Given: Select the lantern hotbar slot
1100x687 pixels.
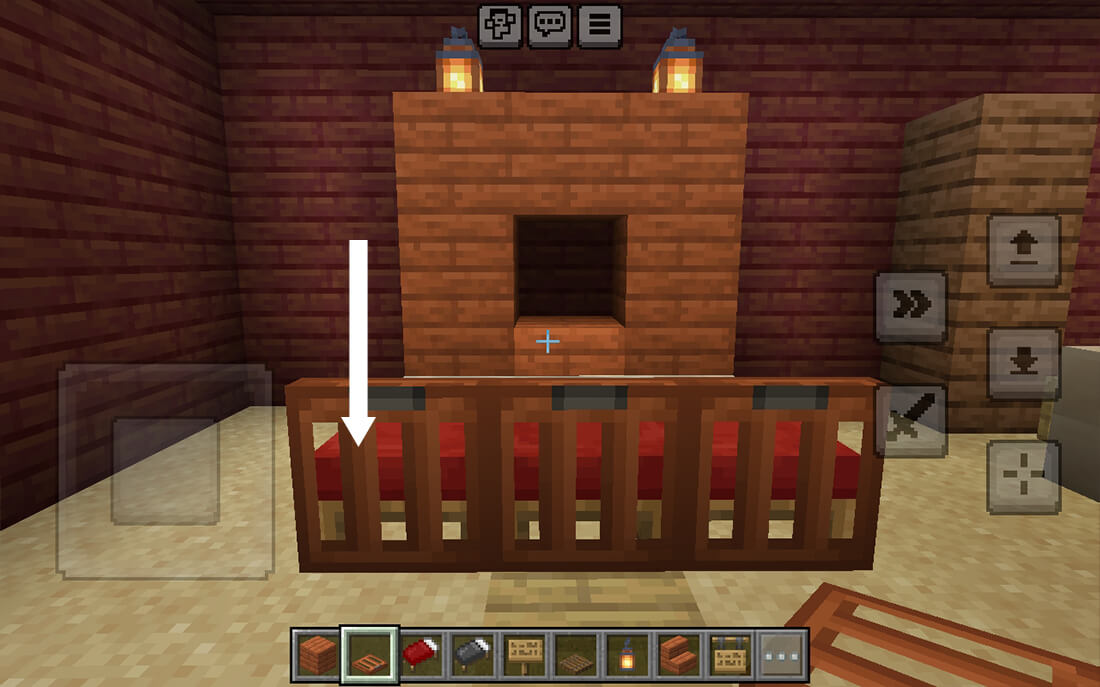Looking at the screenshot, I should (630, 654).
